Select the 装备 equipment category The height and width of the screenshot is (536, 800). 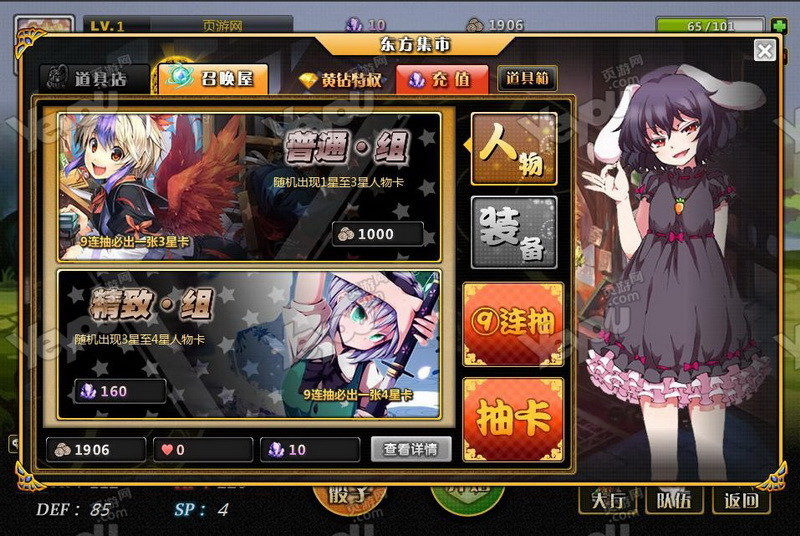pyautogui.click(x=514, y=233)
